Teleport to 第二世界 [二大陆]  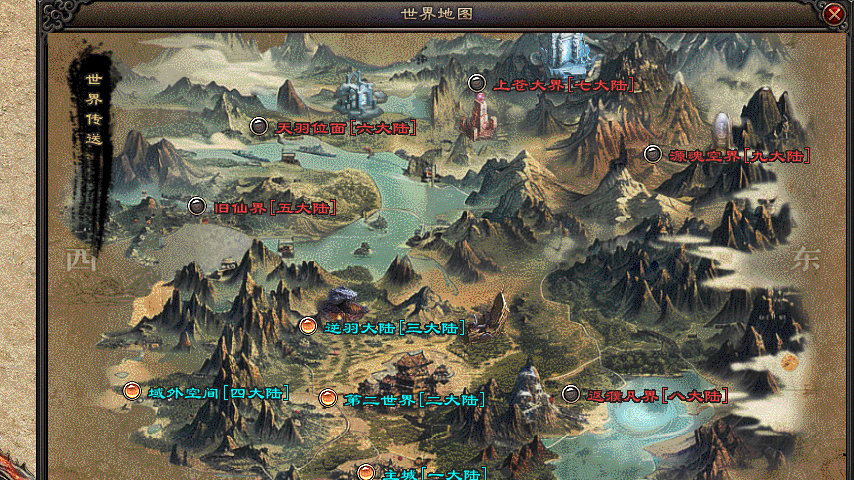point(327,398)
